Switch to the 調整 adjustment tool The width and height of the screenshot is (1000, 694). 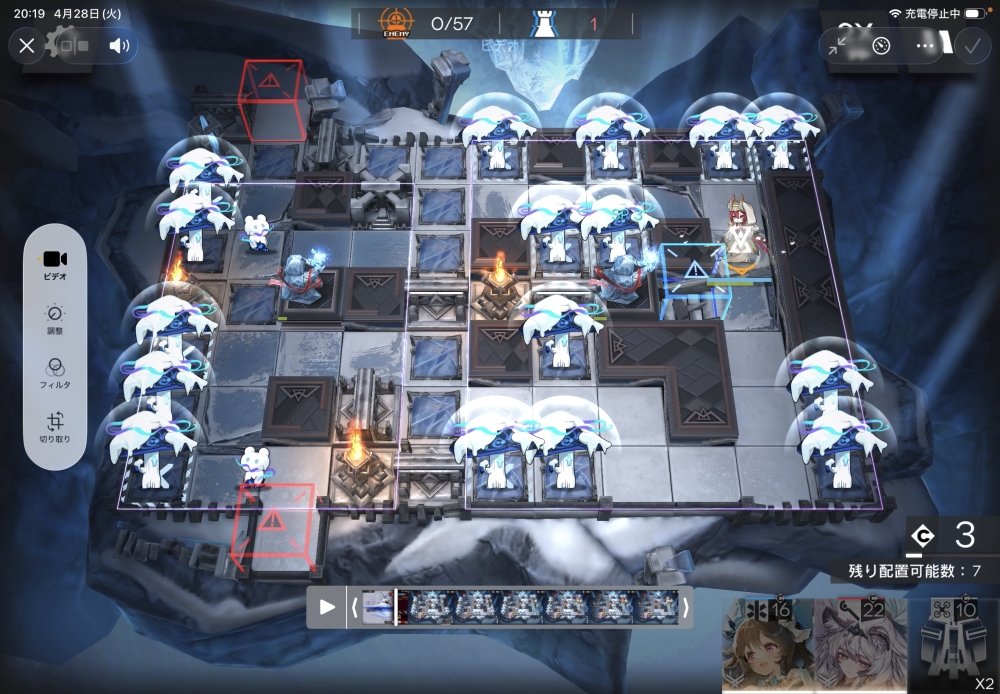pos(56,319)
